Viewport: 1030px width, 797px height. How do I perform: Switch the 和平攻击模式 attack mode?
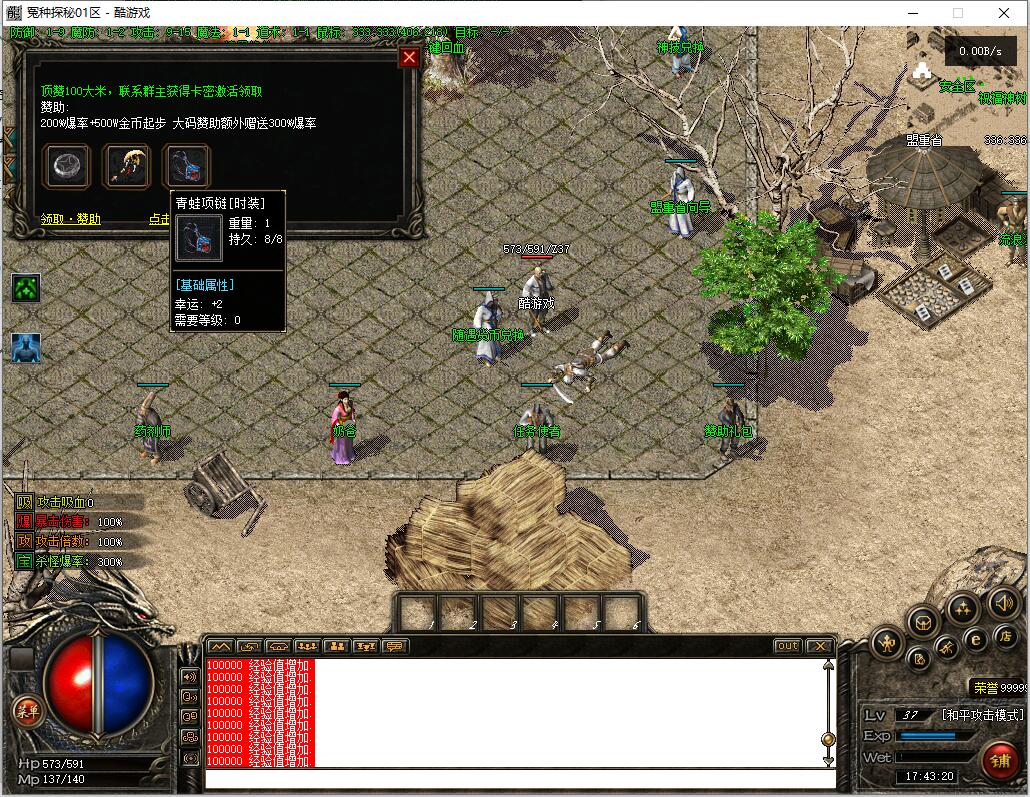(983, 715)
